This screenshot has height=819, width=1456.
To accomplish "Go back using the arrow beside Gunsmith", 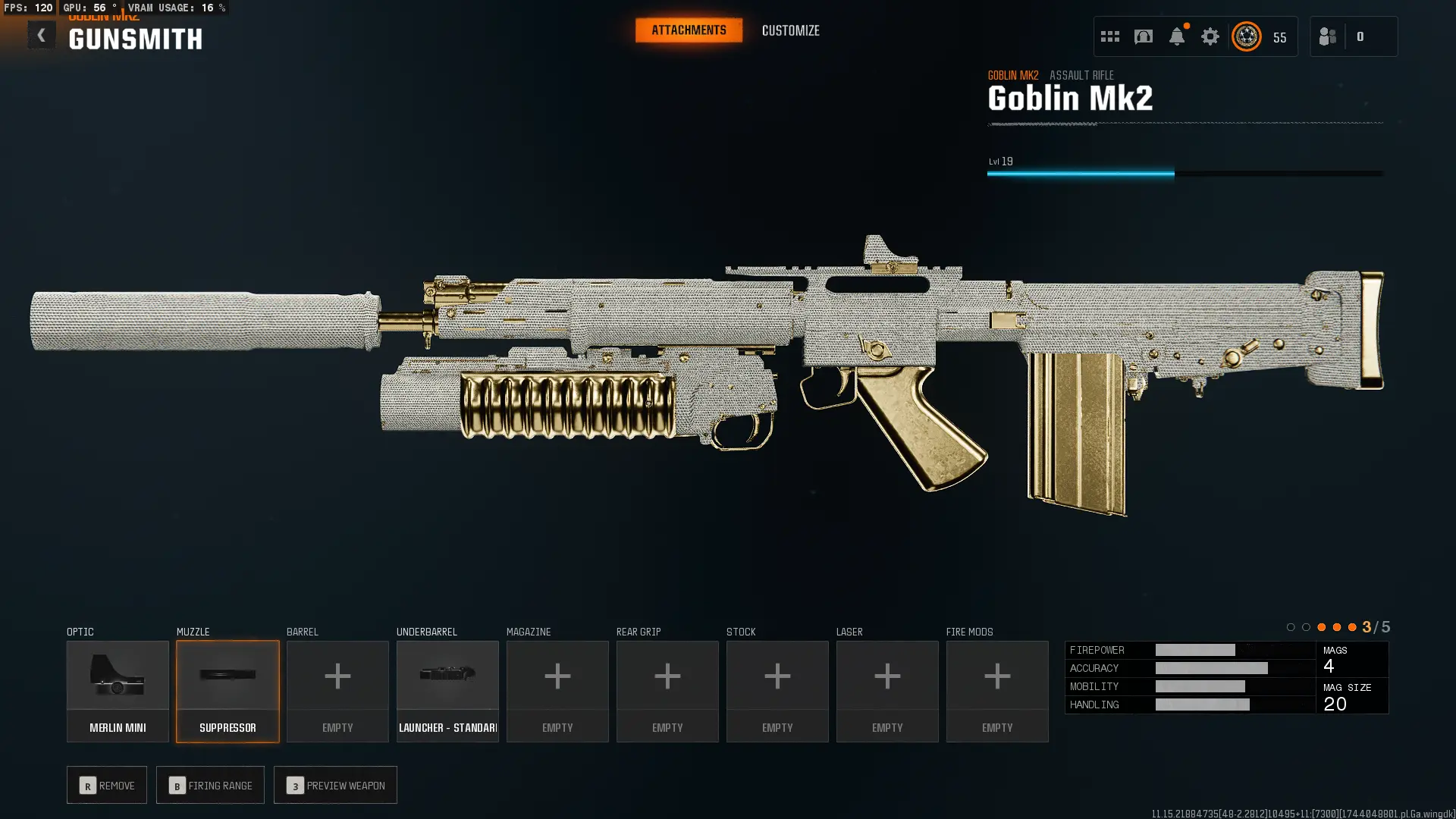I will (x=41, y=35).
